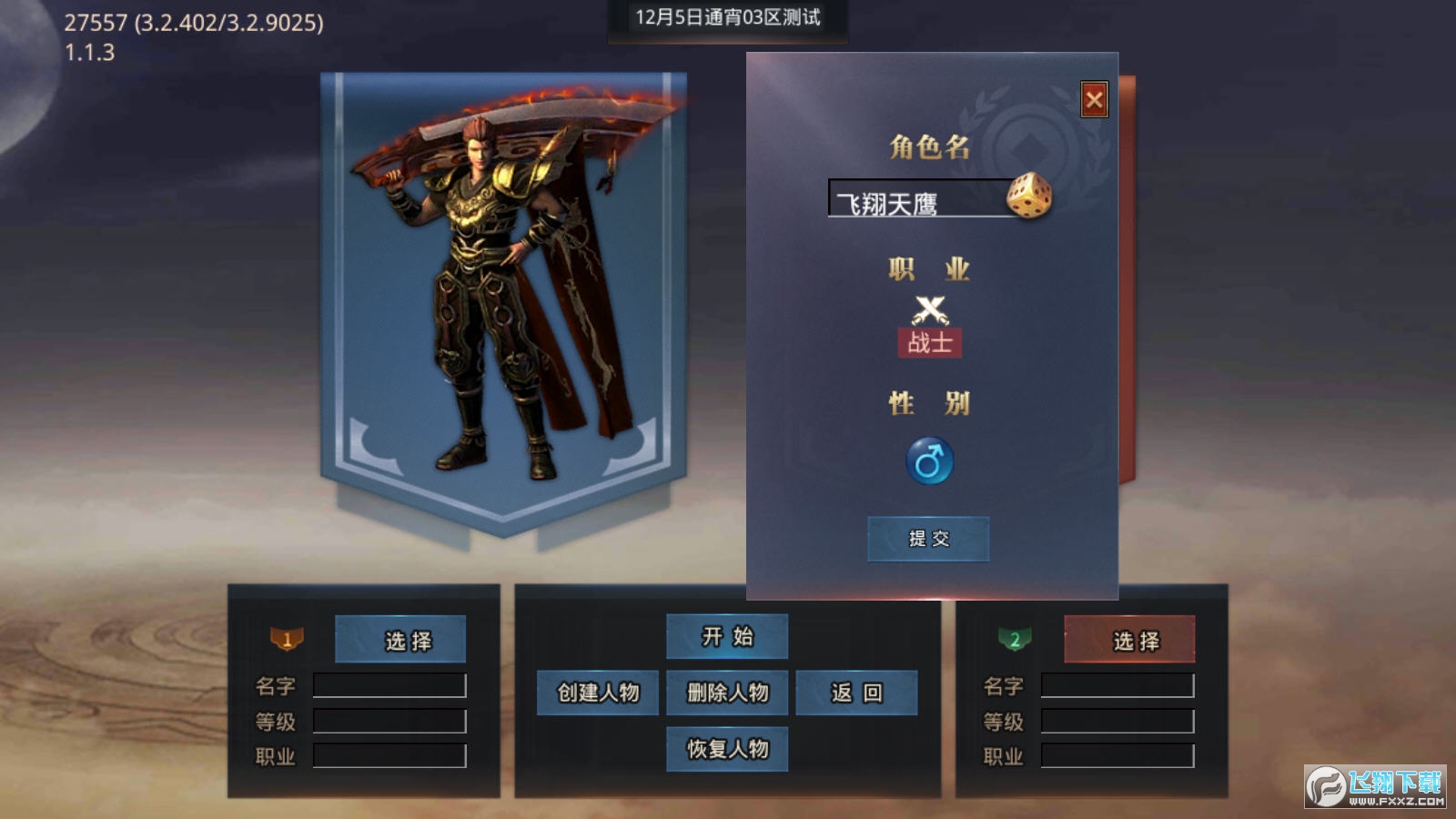Choose the male gender icon
This screenshot has height=819, width=1456.
pyautogui.click(x=929, y=461)
